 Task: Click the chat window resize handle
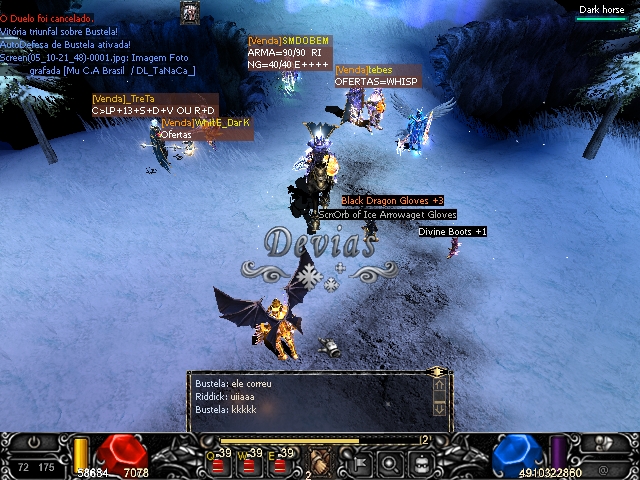click(x=437, y=371)
